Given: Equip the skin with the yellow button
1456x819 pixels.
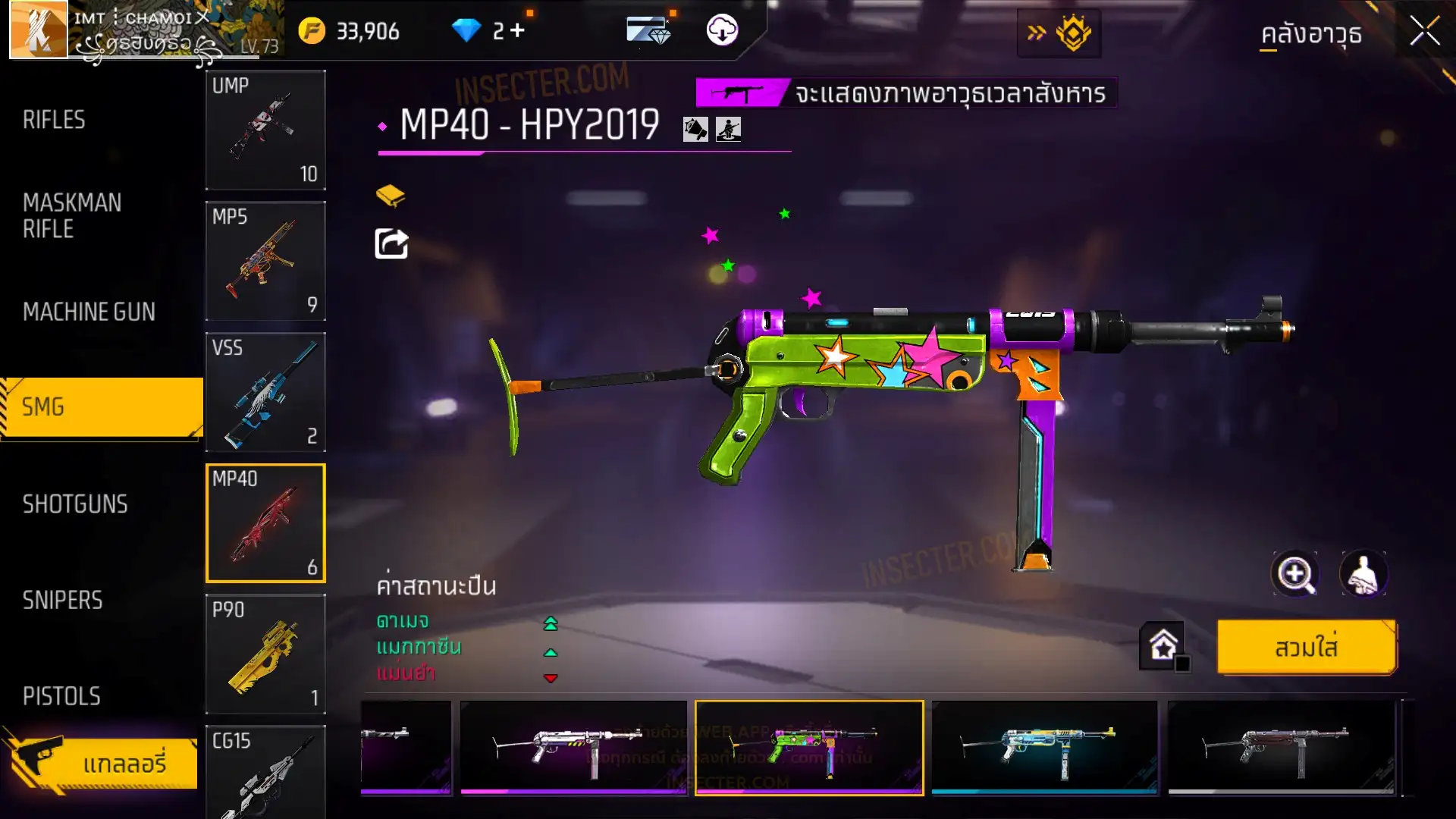Looking at the screenshot, I should pyautogui.click(x=1306, y=648).
